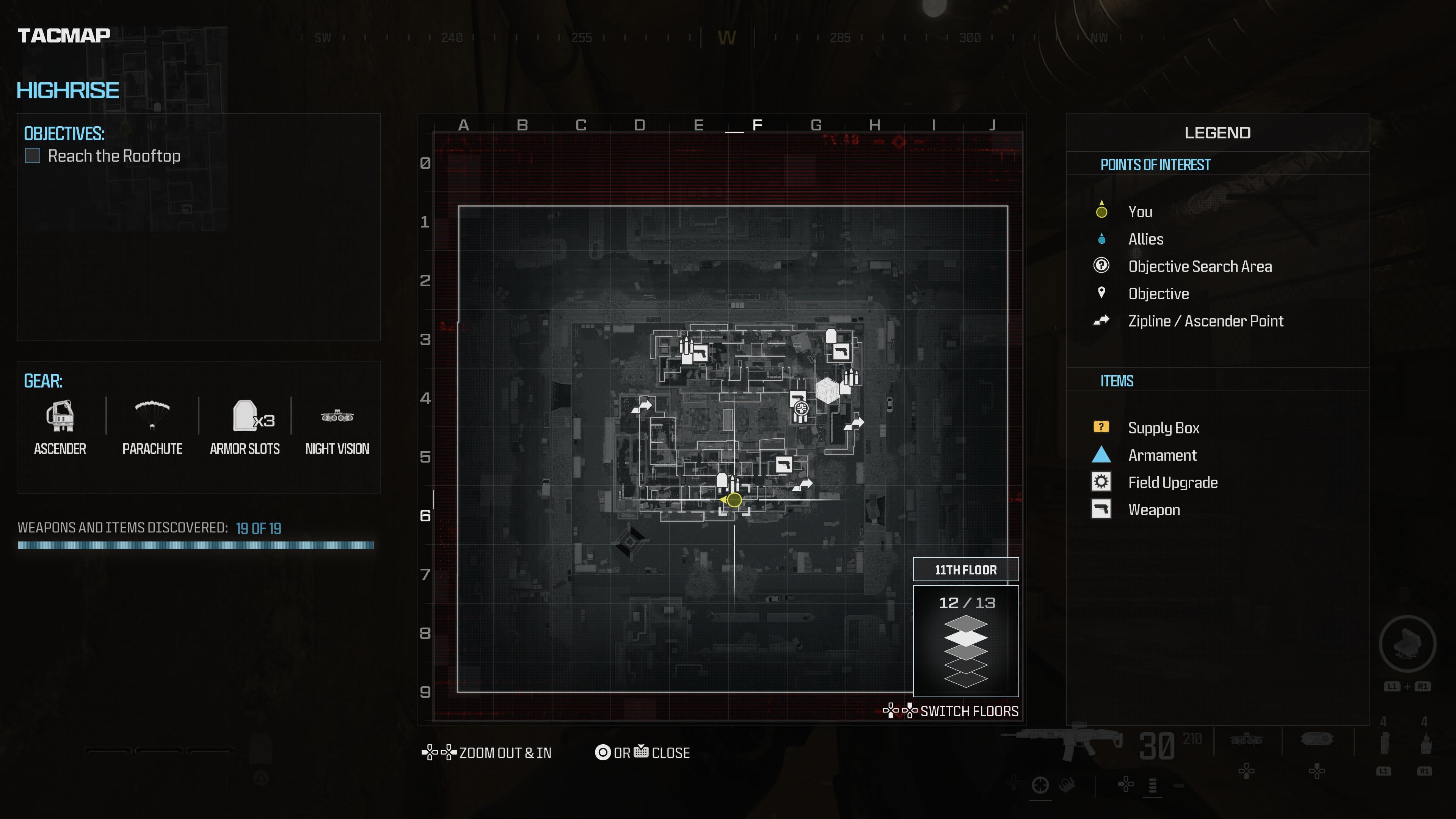1456x819 pixels.
Task: Select the highlighted floor in the 12/13 stack
Action: click(x=966, y=639)
